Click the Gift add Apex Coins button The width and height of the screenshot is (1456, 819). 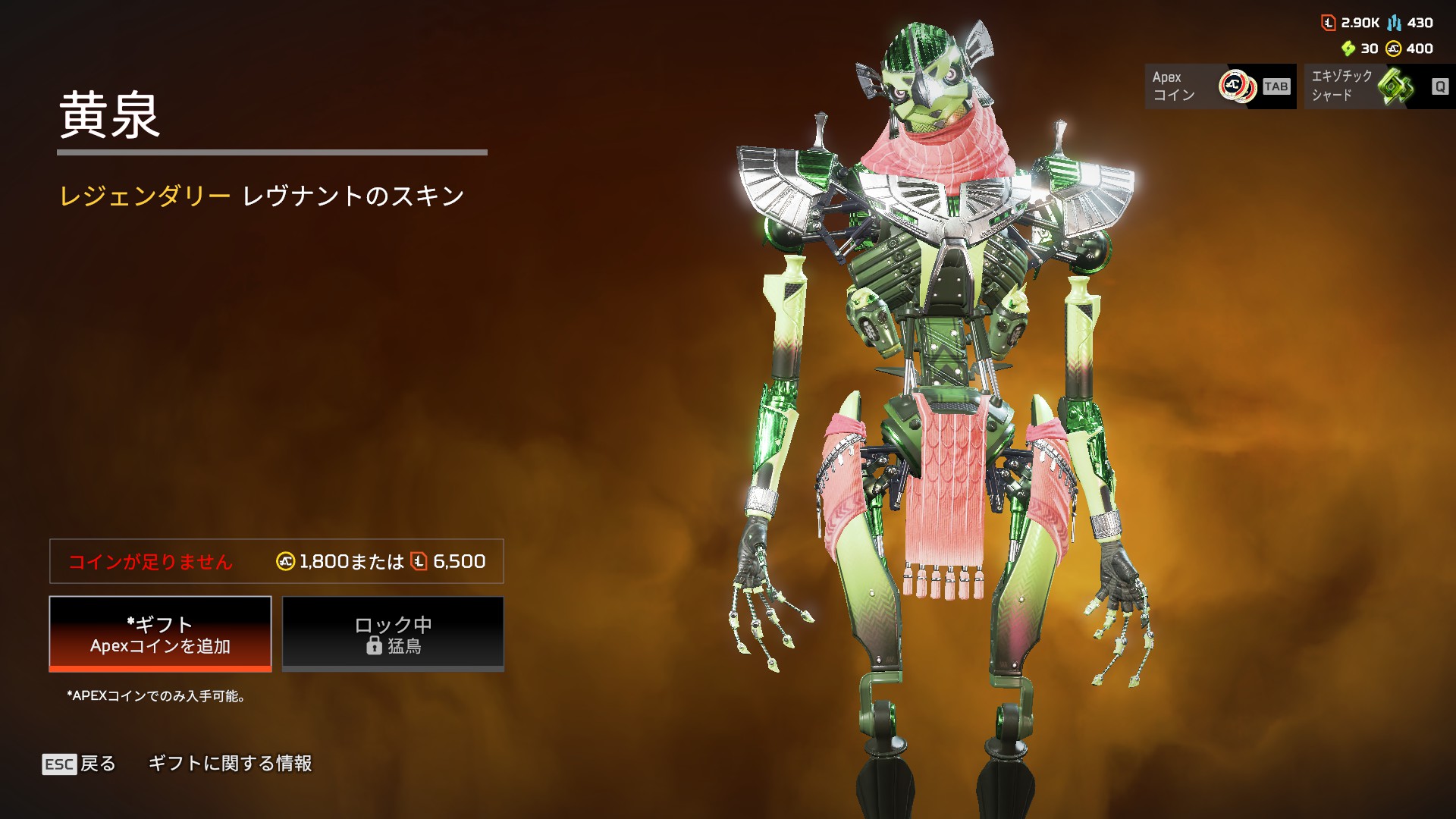(160, 634)
